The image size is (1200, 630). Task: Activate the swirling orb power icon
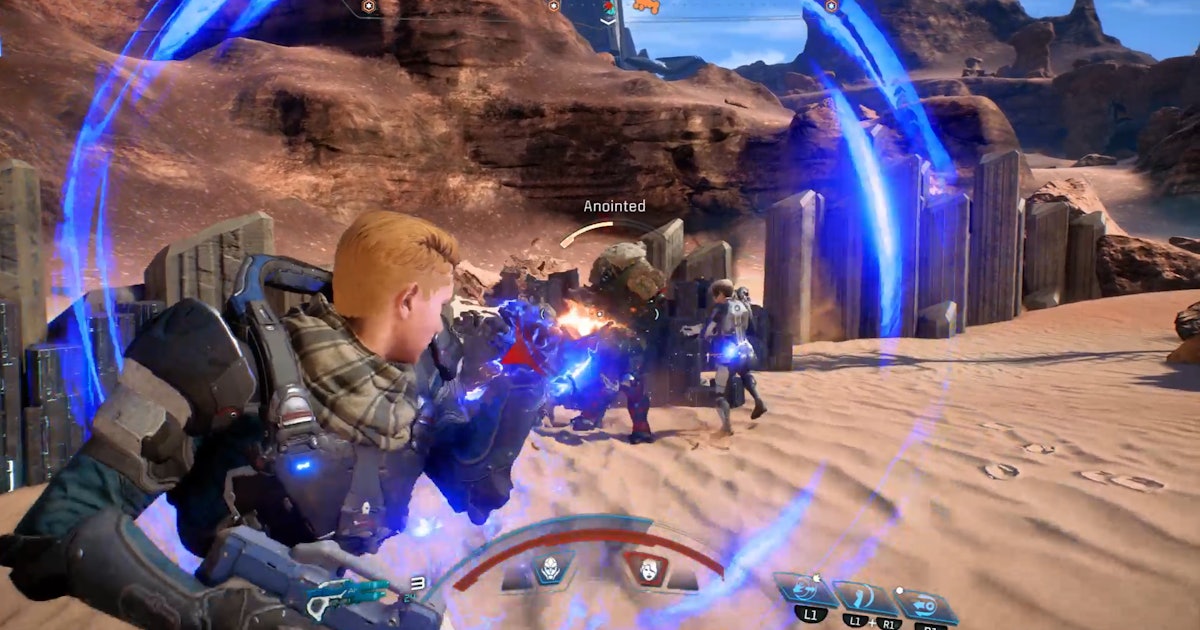[805, 590]
